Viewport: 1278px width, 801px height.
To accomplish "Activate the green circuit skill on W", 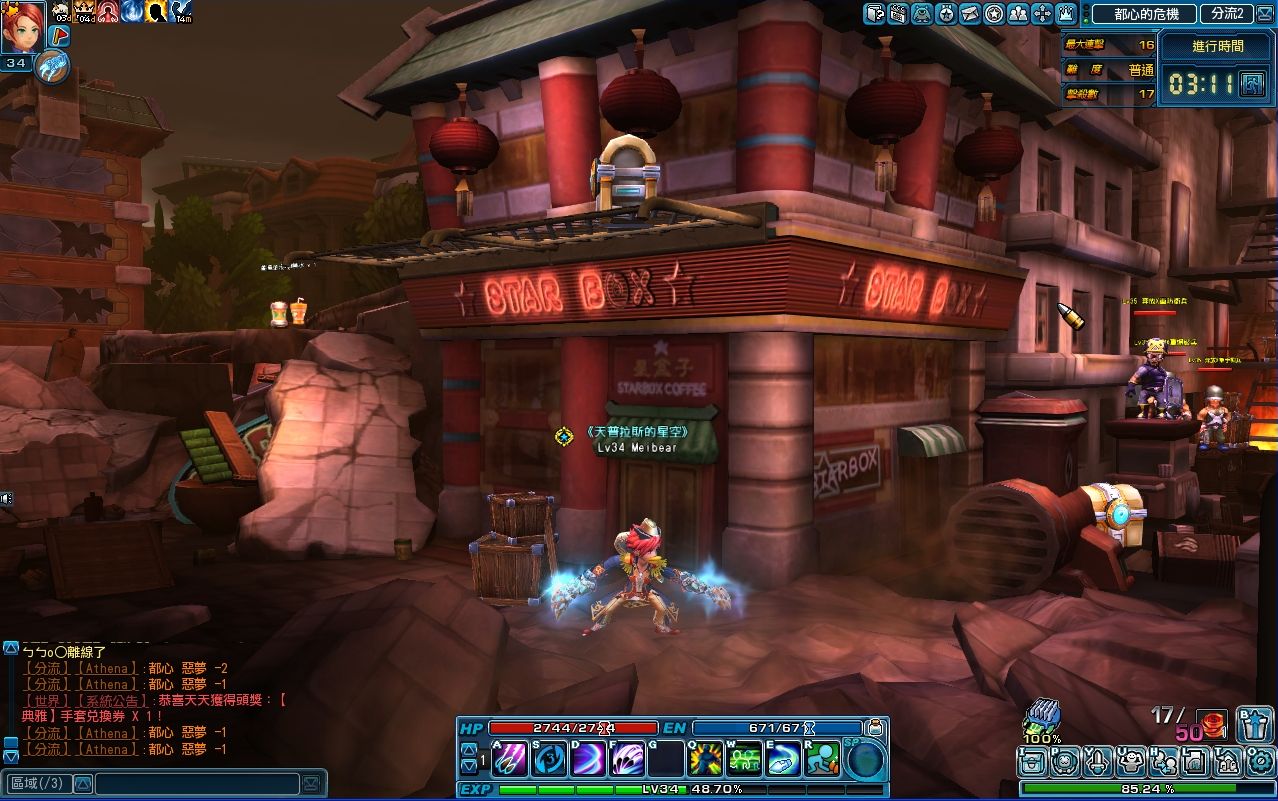I will point(744,760).
